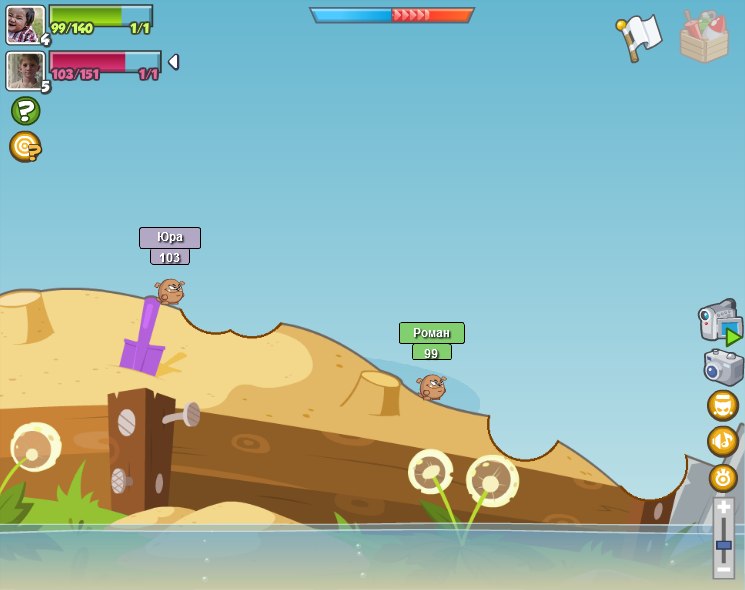Select the level 5 player avatar
This screenshot has height=590, width=745.
point(25,71)
